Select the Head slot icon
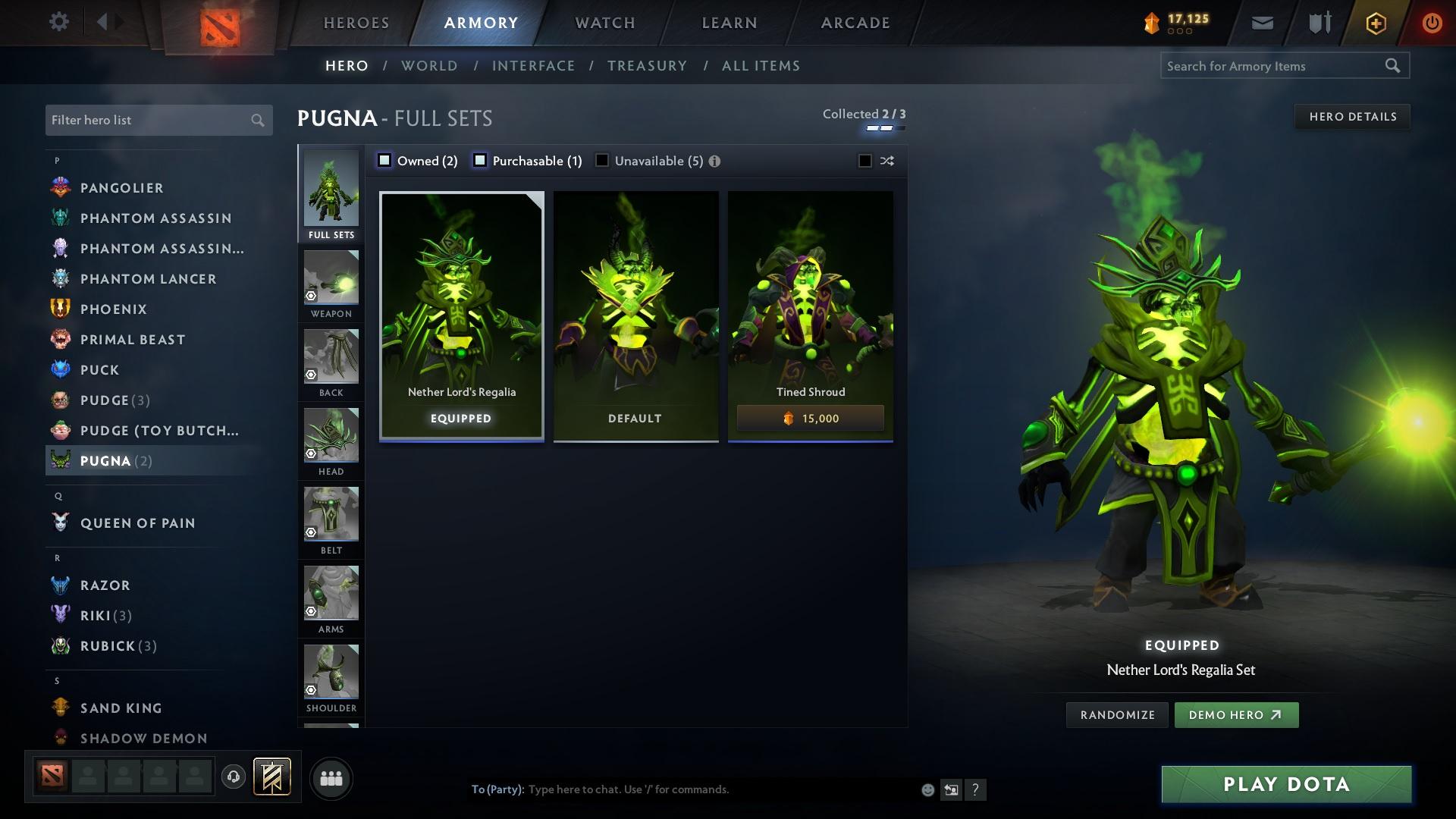 pyautogui.click(x=331, y=437)
